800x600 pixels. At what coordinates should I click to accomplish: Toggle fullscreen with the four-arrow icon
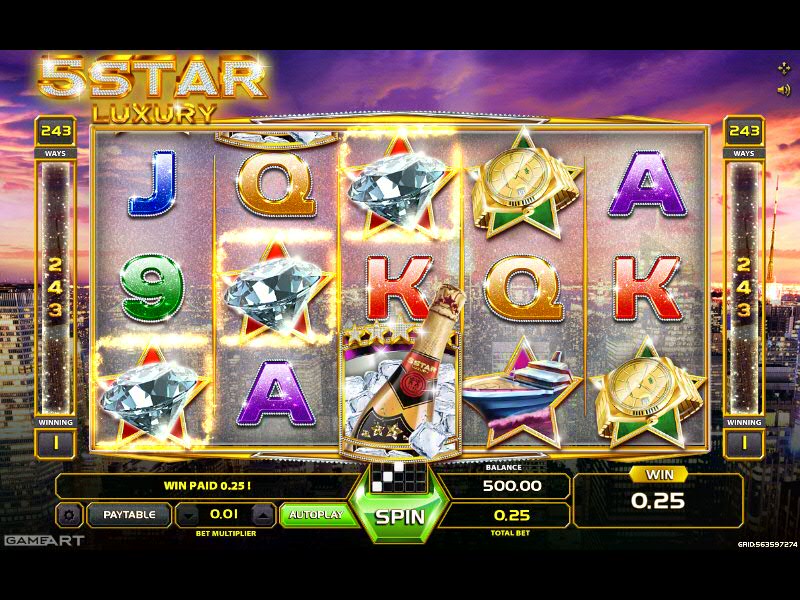784,68
